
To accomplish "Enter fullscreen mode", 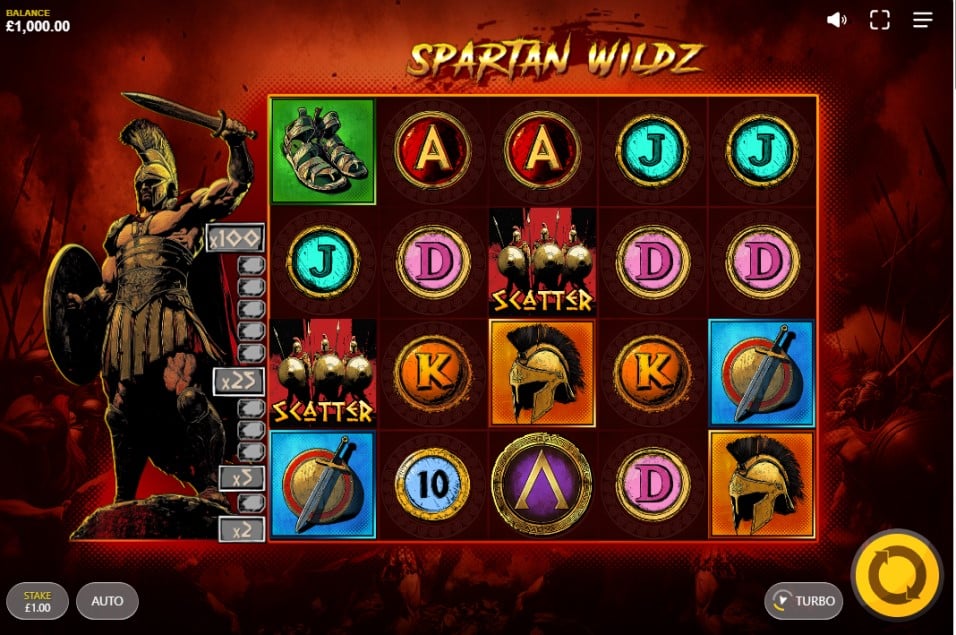I will click(x=879, y=20).
